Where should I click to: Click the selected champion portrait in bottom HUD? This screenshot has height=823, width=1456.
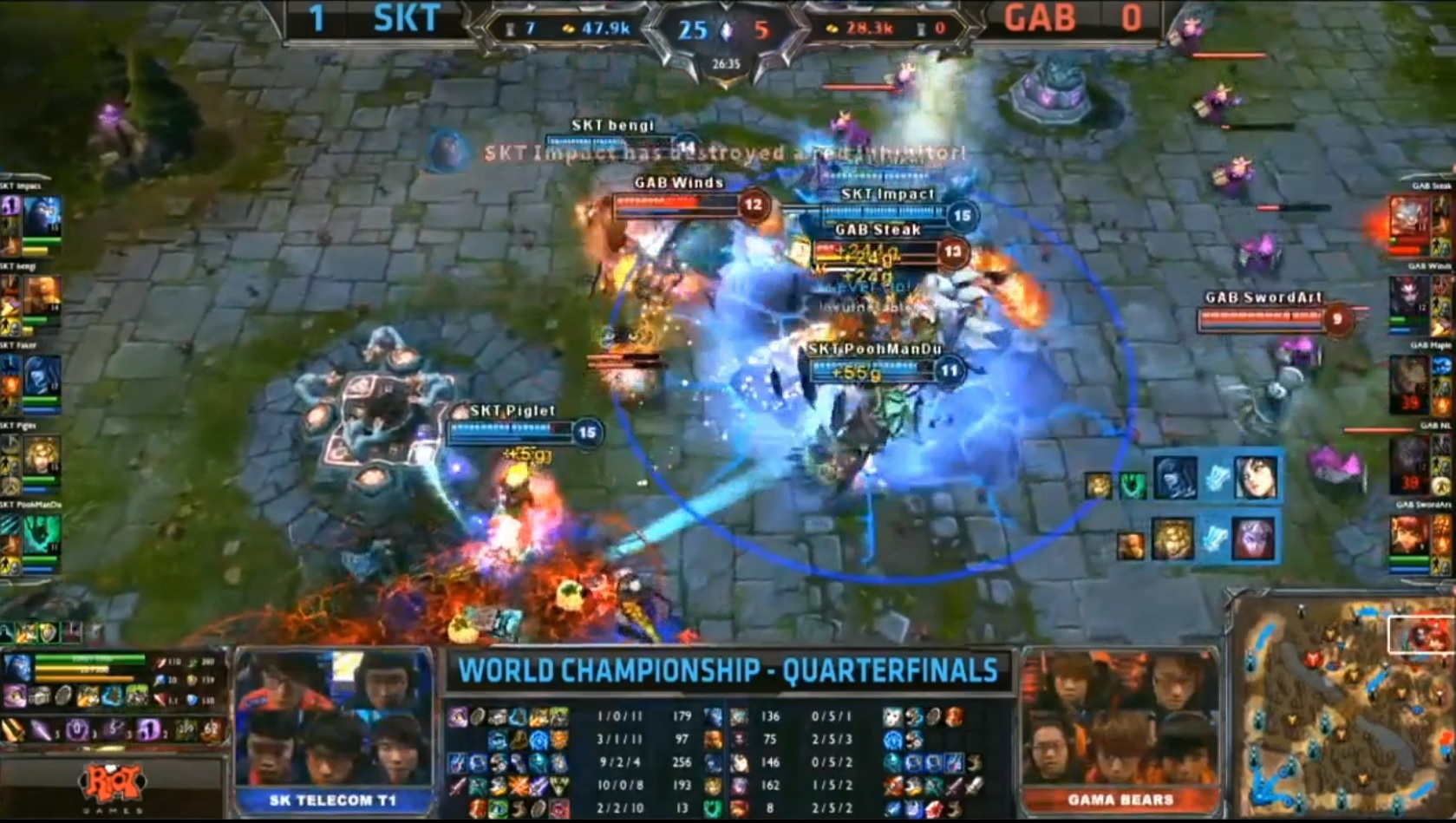pyautogui.click(x=17, y=670)
